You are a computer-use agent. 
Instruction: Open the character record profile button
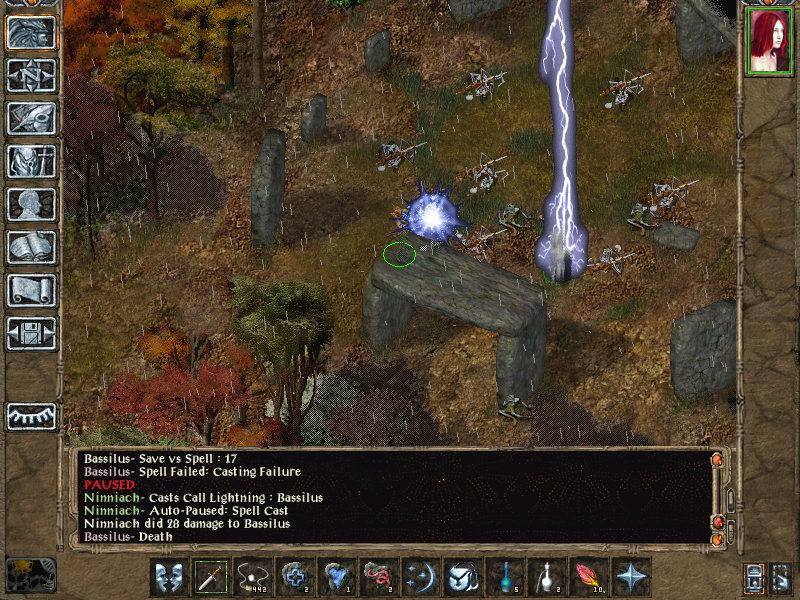tap(31, 204)
